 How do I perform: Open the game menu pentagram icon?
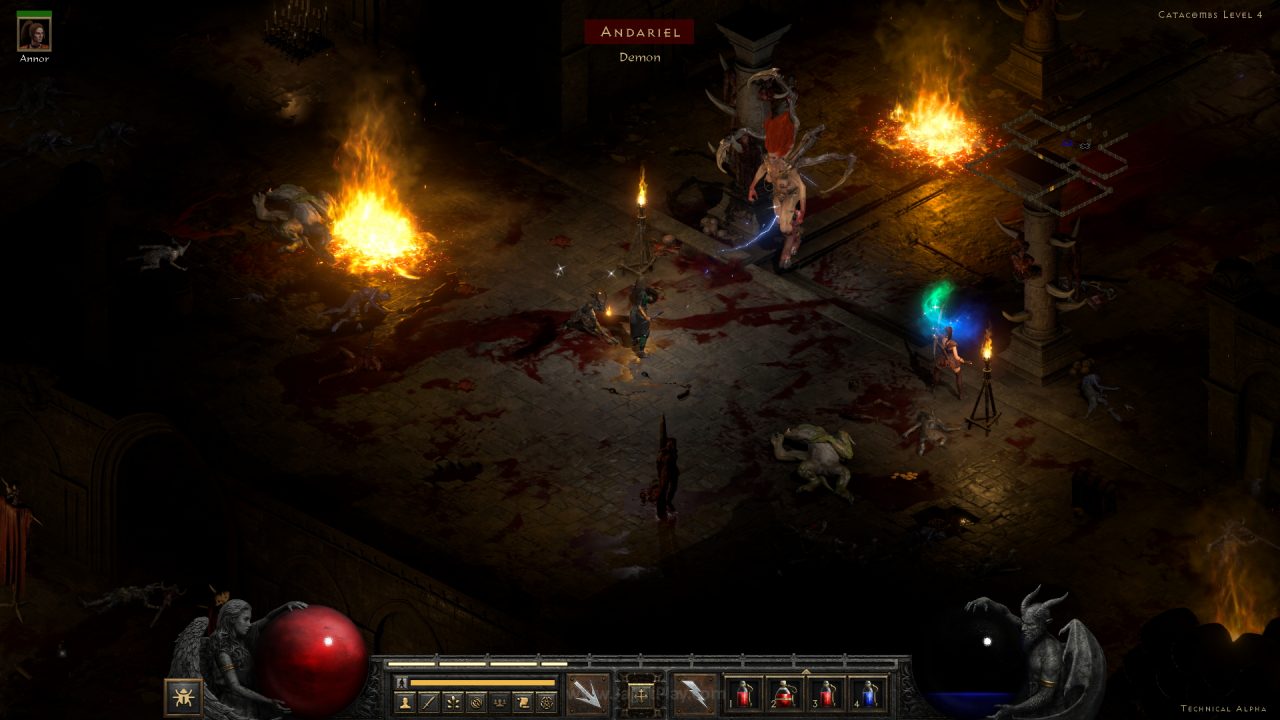[x=546, y=702]
